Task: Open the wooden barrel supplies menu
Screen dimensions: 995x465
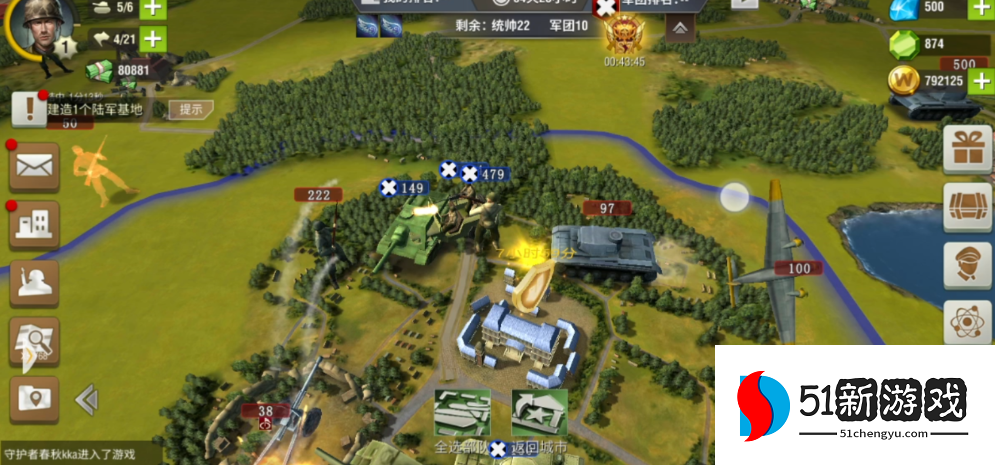Action: pyautogui.click(x=968, y=207)
